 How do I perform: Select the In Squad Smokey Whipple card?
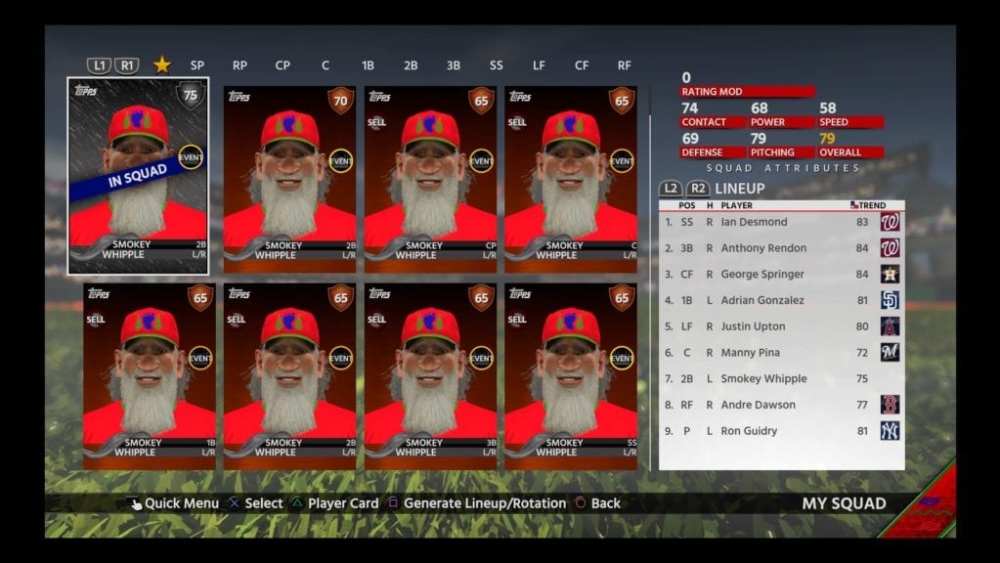[138, 175]
